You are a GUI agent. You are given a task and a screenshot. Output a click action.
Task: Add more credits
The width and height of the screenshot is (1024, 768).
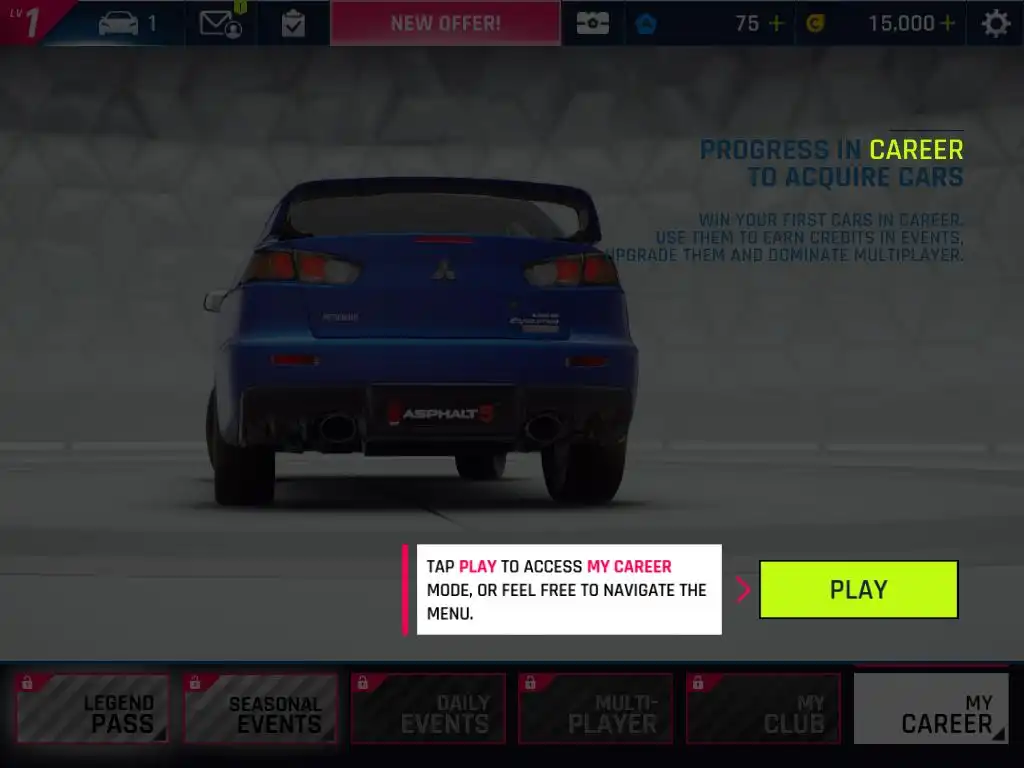click(x=946, y=23)
